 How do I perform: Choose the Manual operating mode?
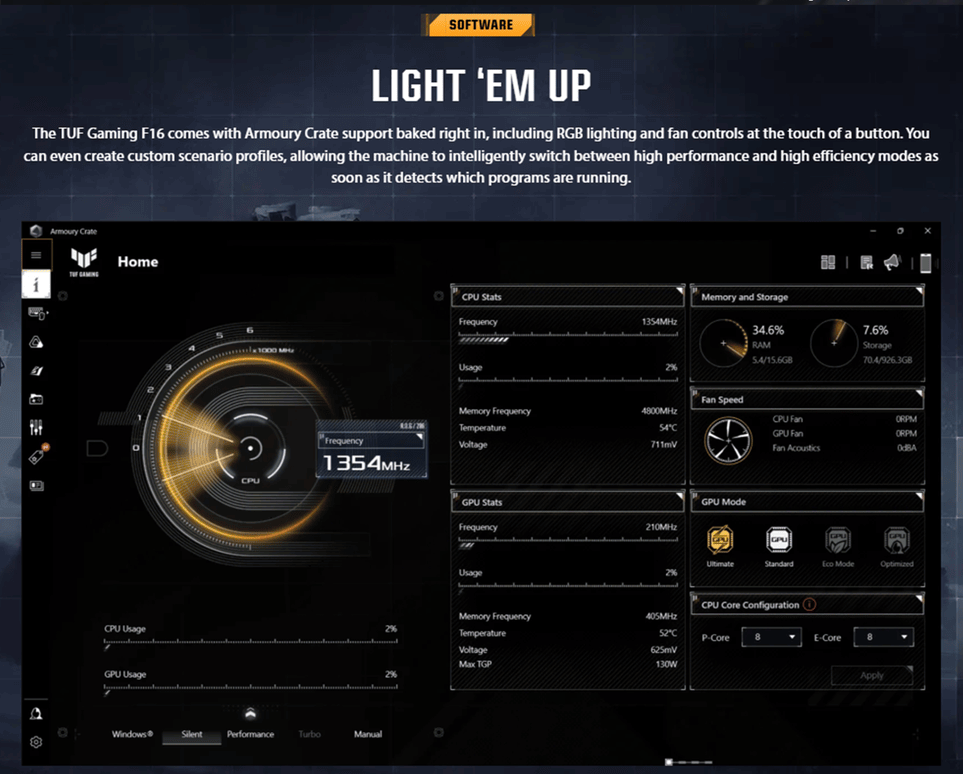pos(368,734)
